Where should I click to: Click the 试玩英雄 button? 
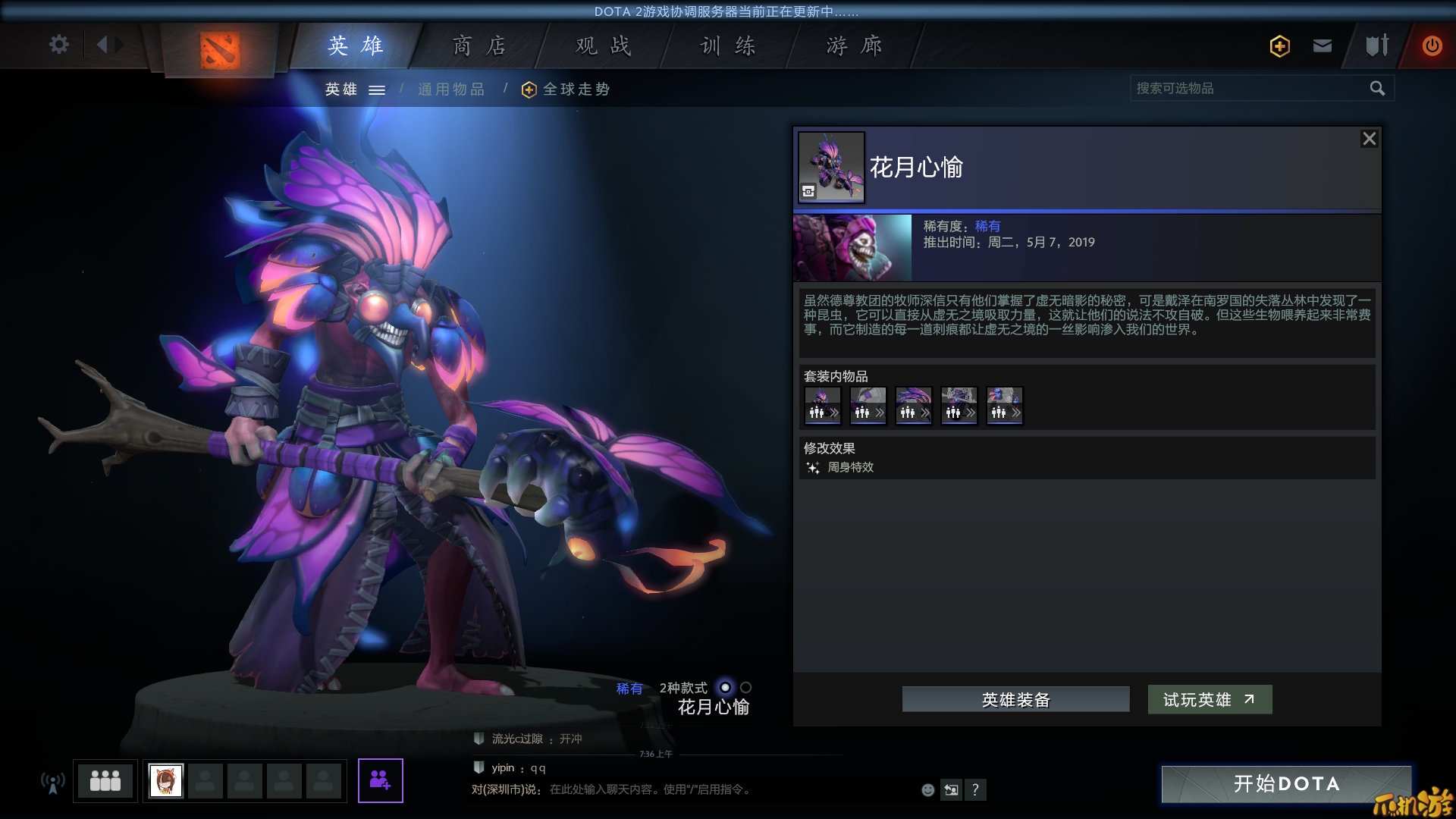click(x=1210, y=700)
